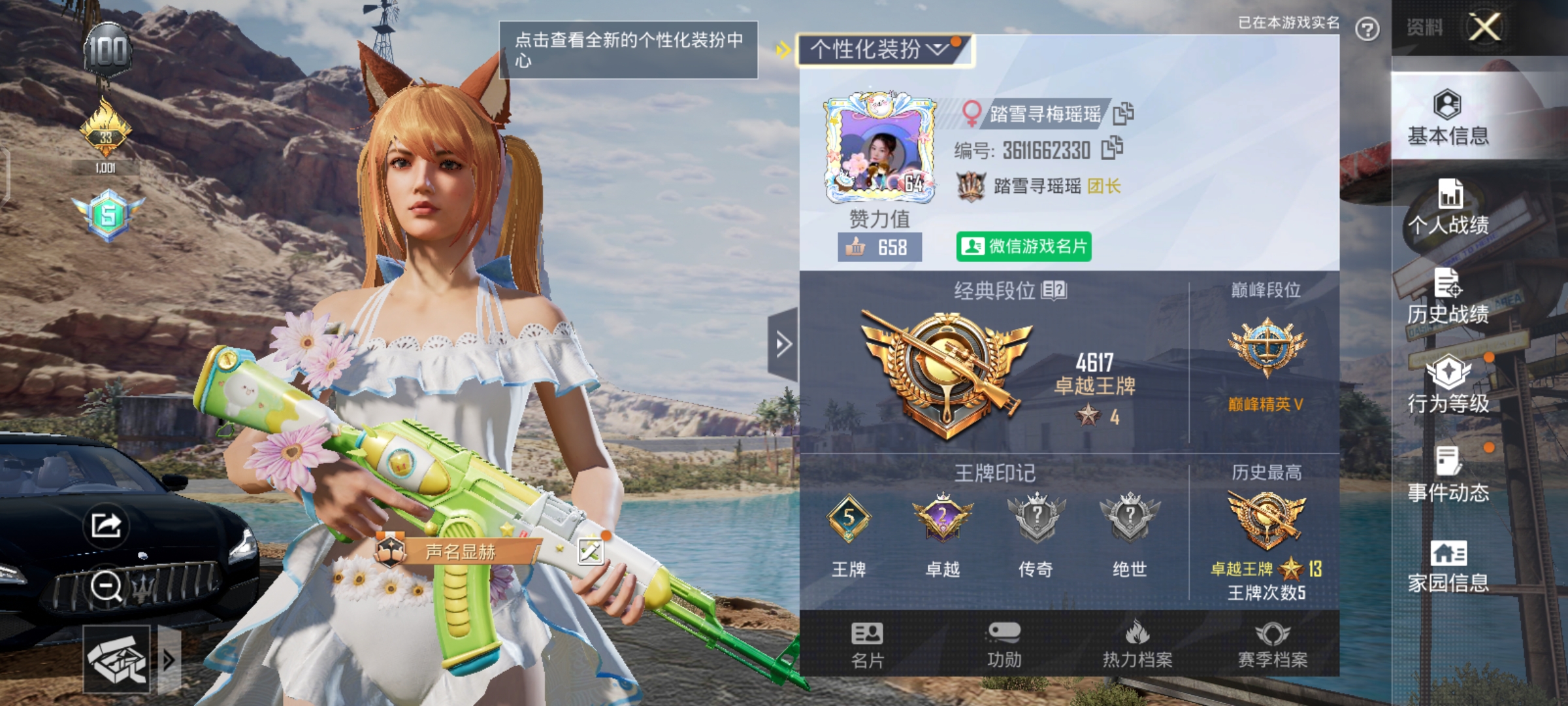Open the 家园信息 tab
This screenshot has width=1568, height=706.
click(1448, 566)
